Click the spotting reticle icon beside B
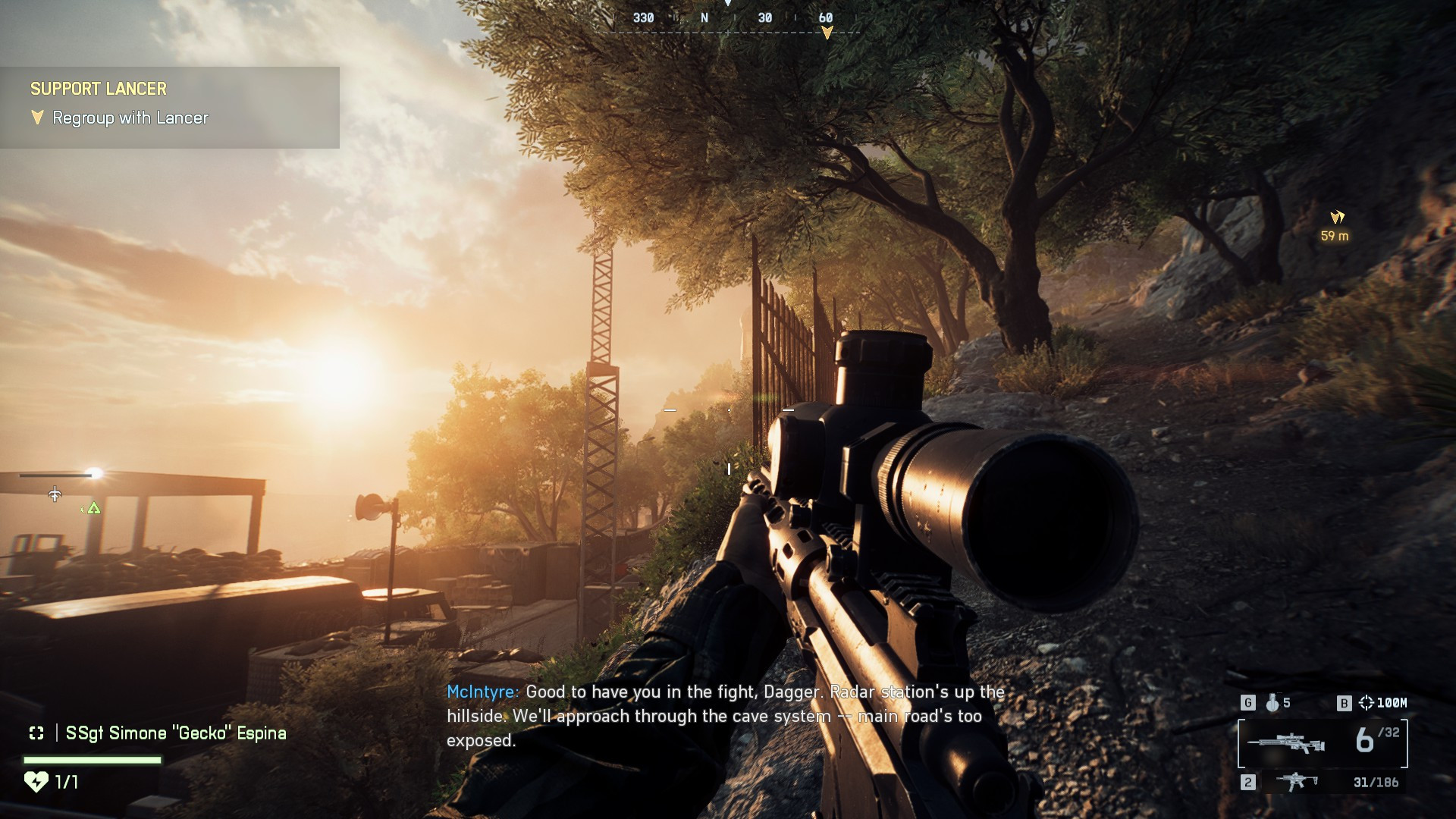This screenshot has width=1456, height=819. point(1366,703)
